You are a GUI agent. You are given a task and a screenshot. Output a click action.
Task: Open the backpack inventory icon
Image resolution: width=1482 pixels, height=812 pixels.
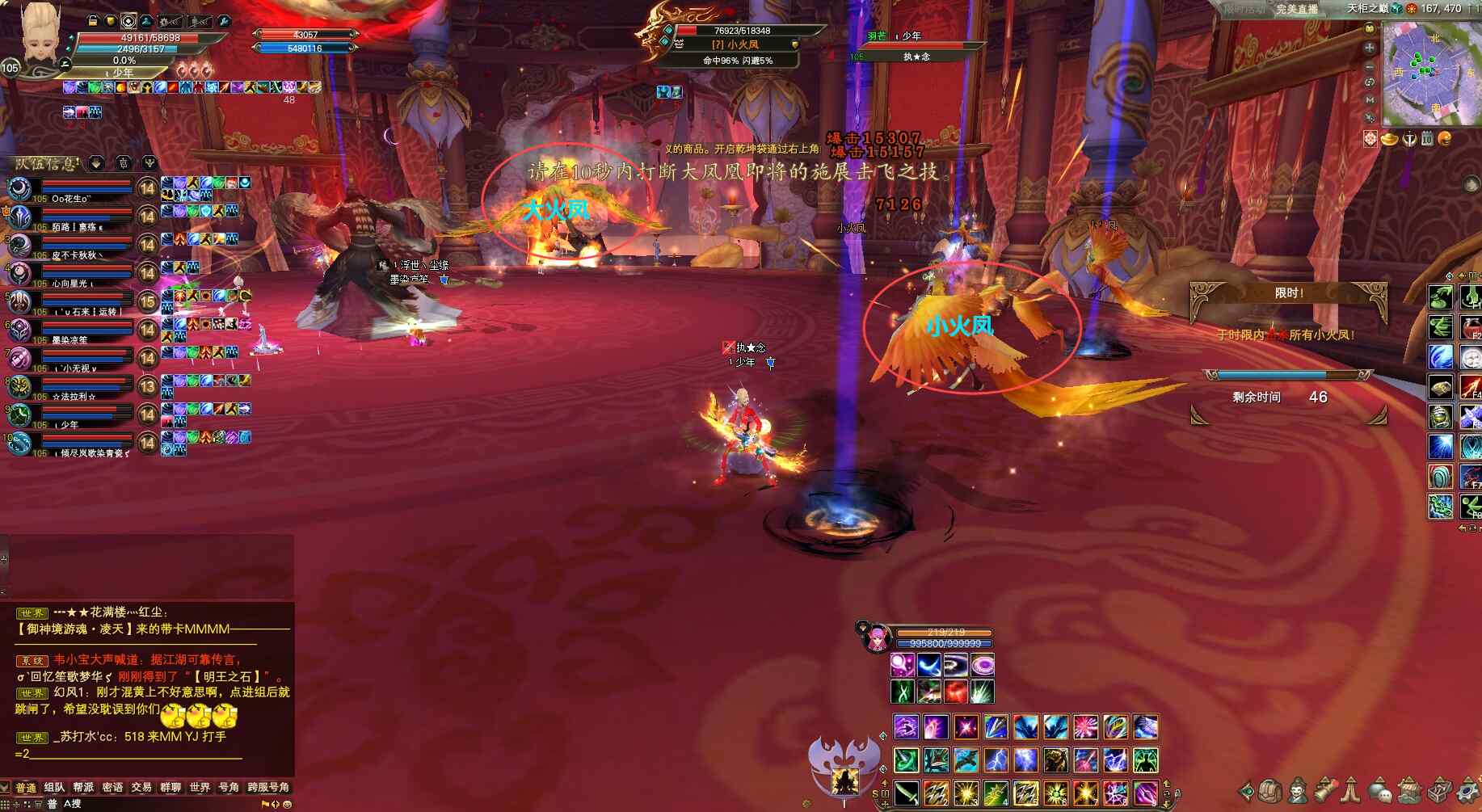(1269, 790)
